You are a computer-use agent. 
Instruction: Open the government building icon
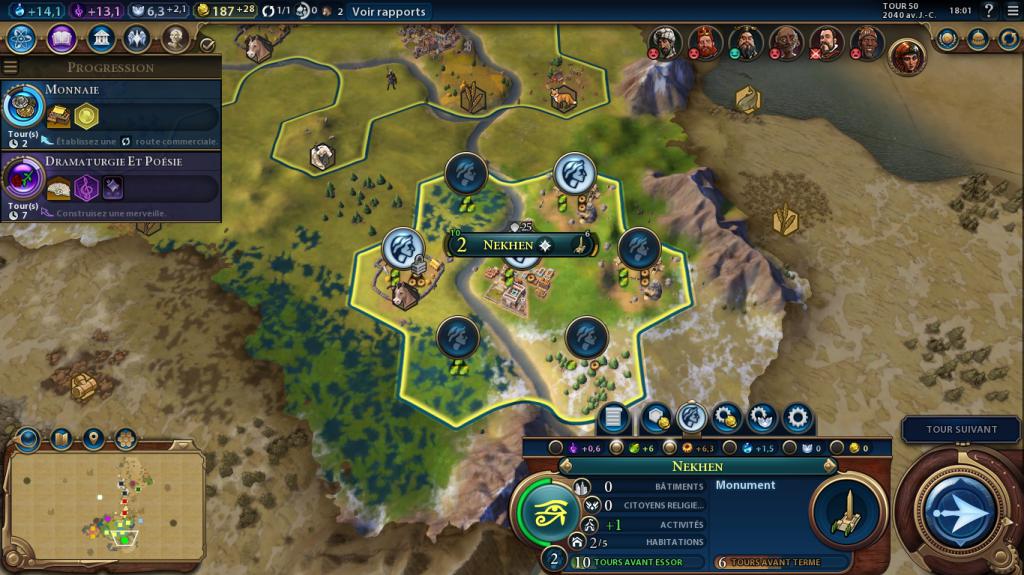pos(100,39)
